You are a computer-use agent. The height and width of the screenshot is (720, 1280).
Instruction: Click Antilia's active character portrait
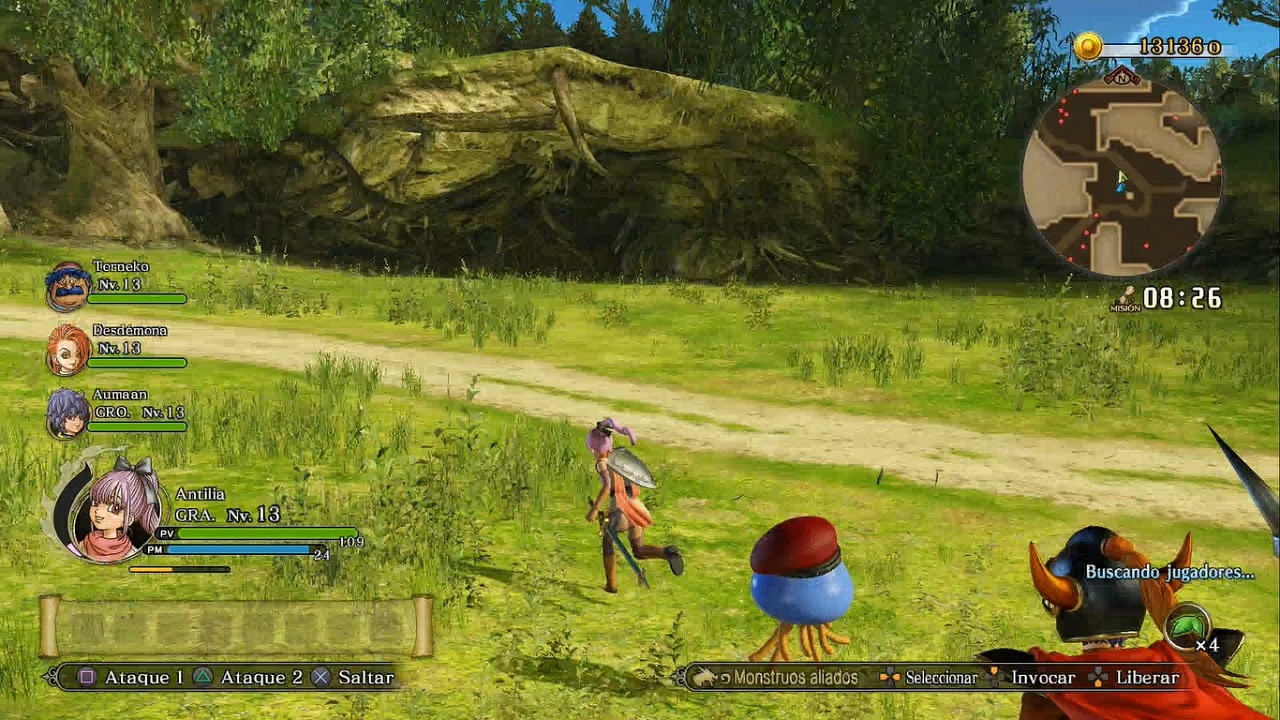(111, 510)
